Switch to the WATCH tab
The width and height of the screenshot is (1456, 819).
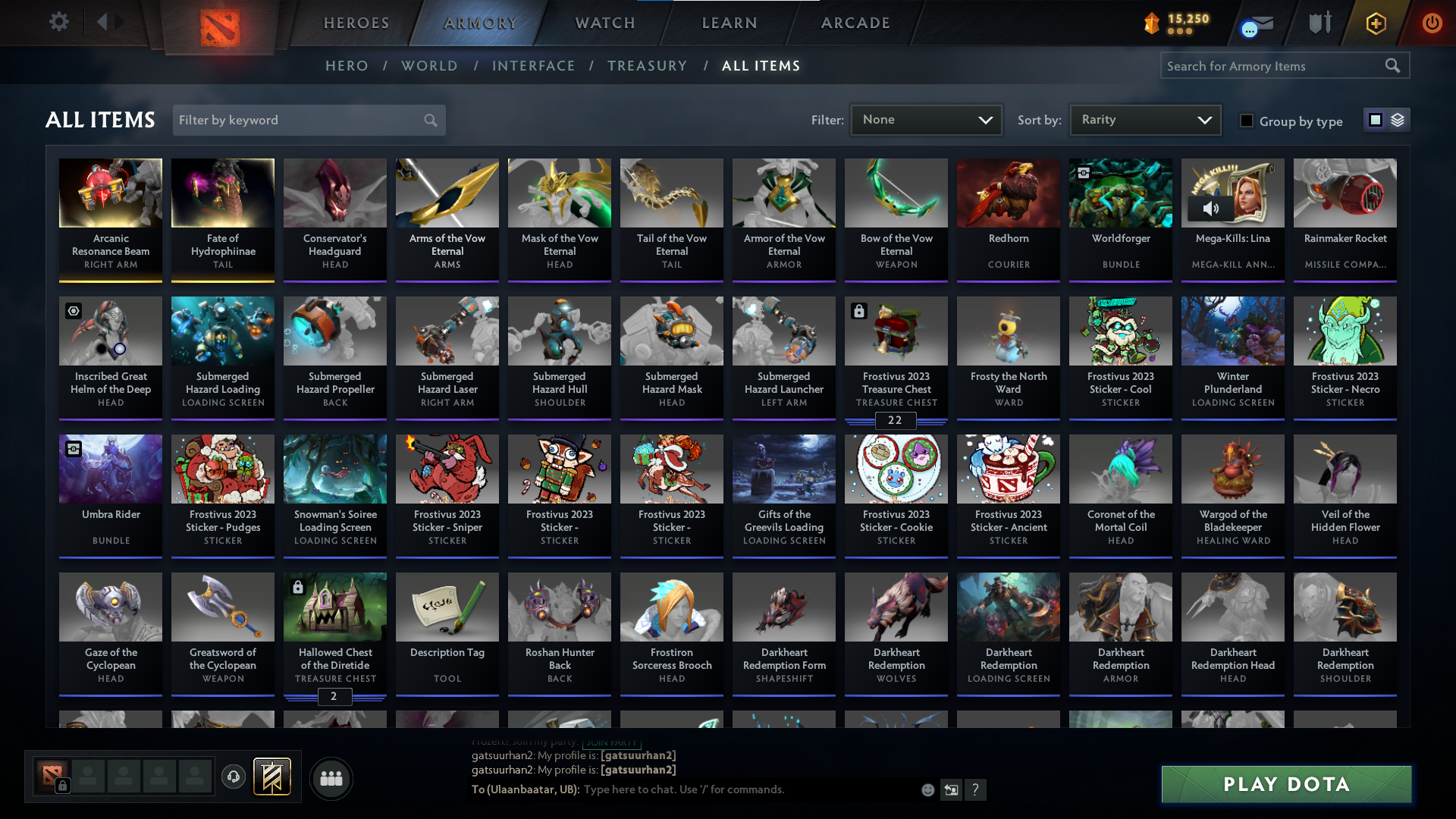pos(604,23)
